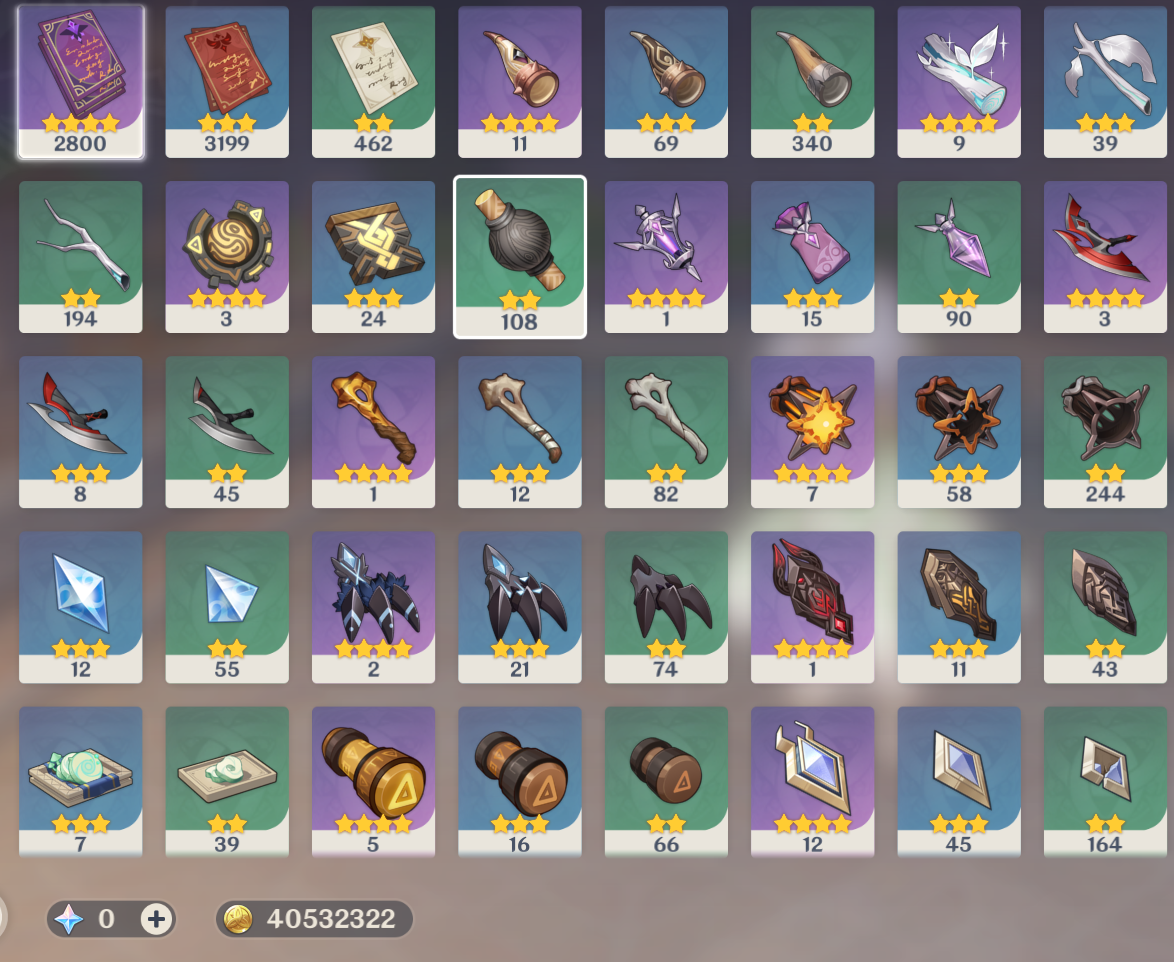Choose the red guide books stack of 3199
The width and height of the screenshot is (1174, 962).
point(227,81)
